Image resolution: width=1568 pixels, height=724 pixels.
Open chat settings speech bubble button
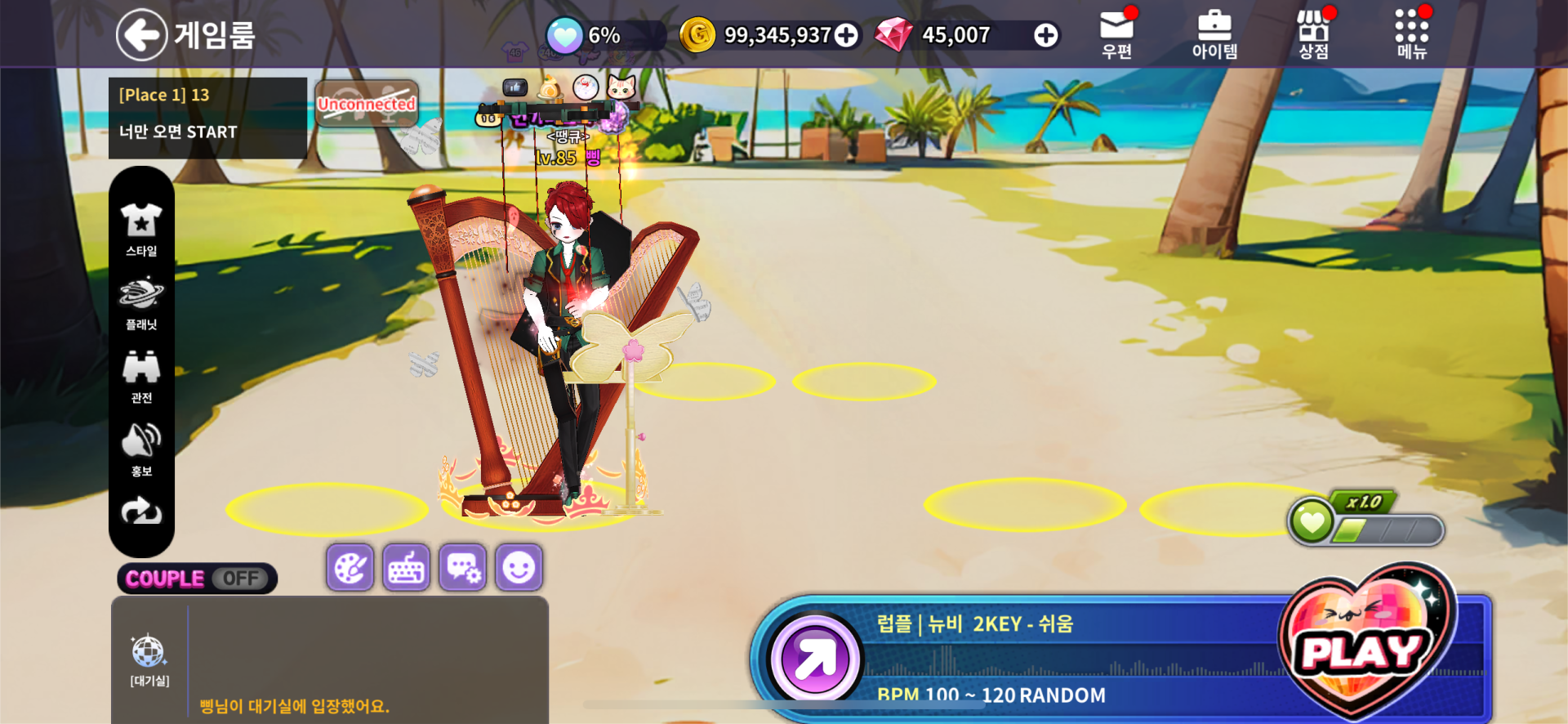tap(463, 567)
